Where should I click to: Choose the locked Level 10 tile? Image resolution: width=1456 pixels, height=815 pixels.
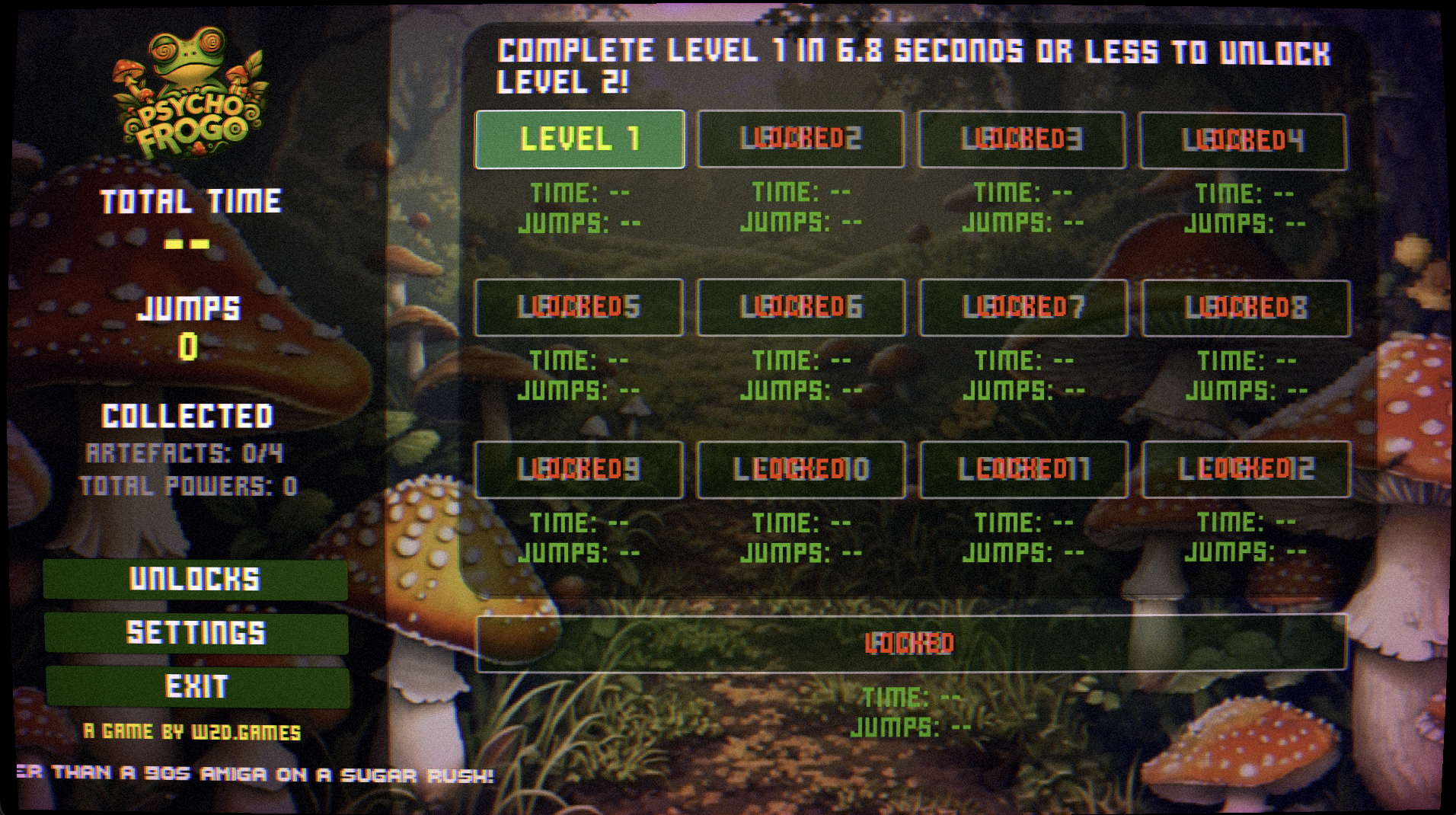(x=801, y=470)
